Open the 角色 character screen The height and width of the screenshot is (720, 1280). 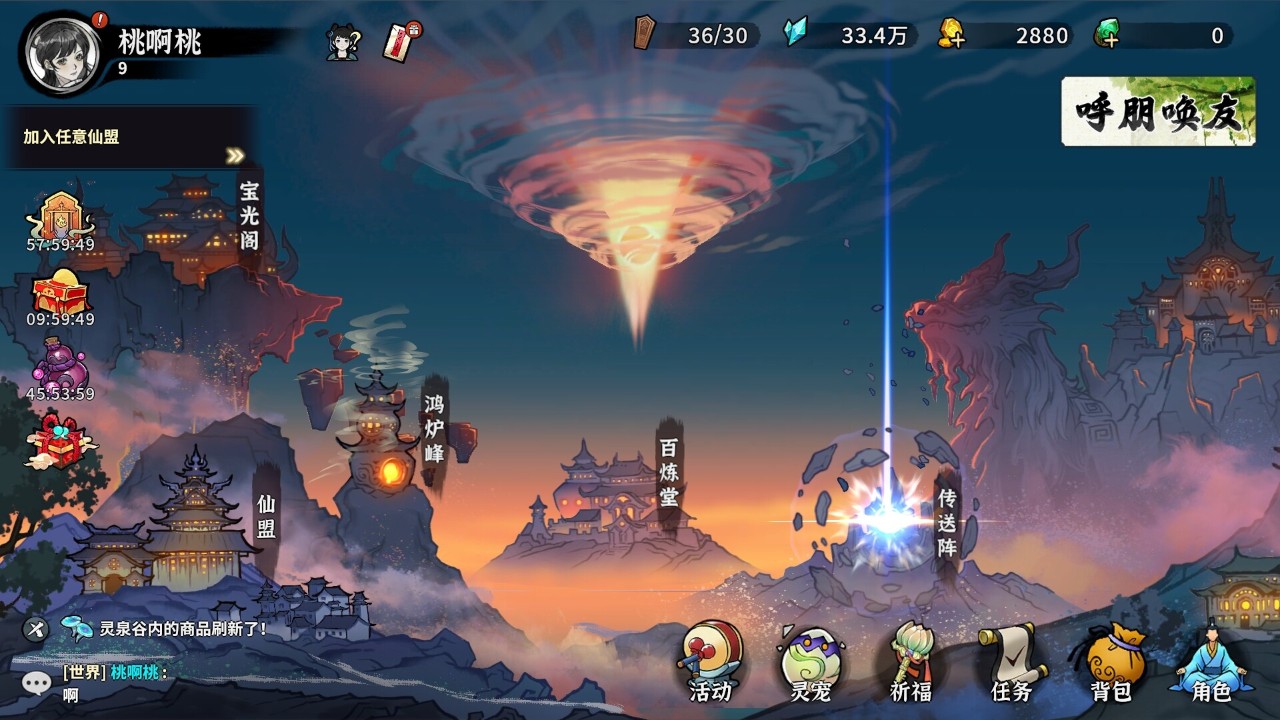coord(1211,661)
